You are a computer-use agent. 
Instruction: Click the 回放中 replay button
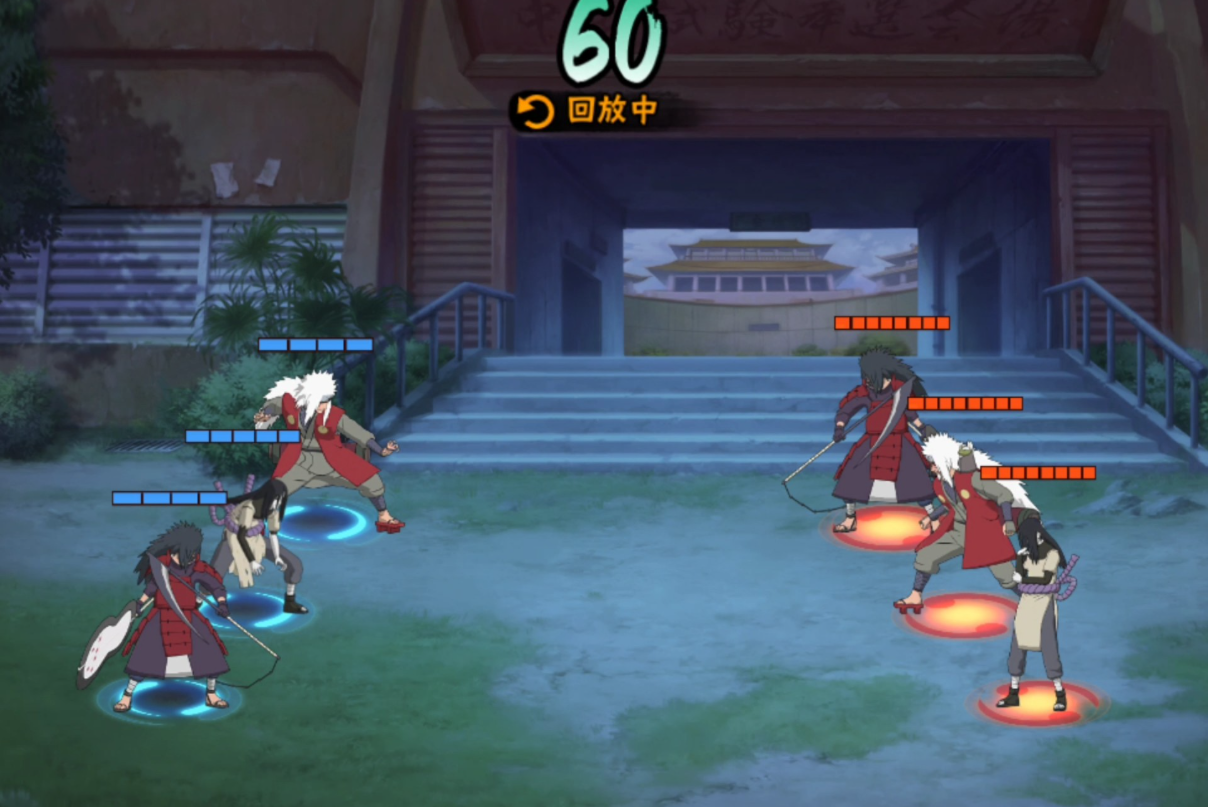coord(590,111)
